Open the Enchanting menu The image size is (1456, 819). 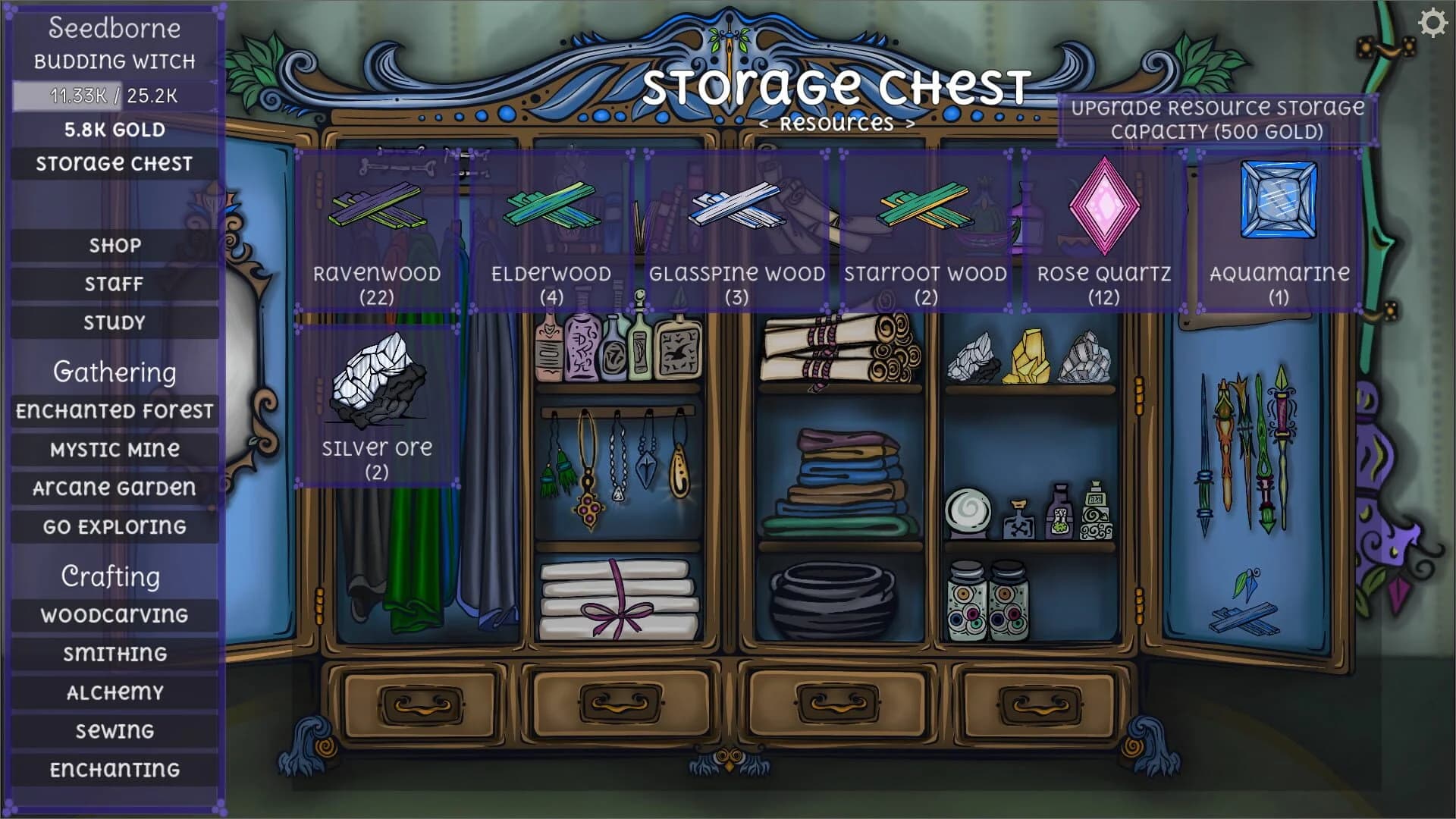(114, 768)
